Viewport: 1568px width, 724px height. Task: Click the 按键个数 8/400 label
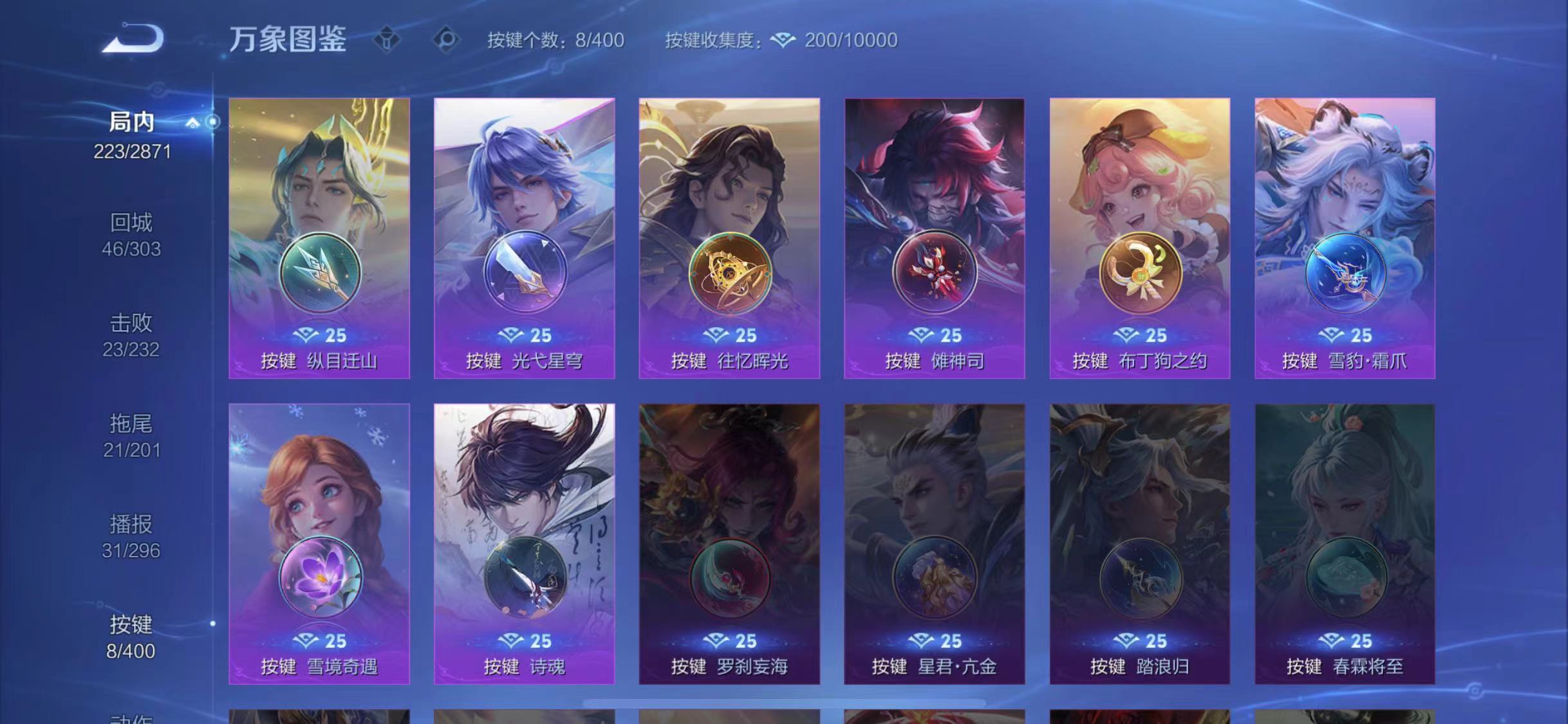click(554, 40)
